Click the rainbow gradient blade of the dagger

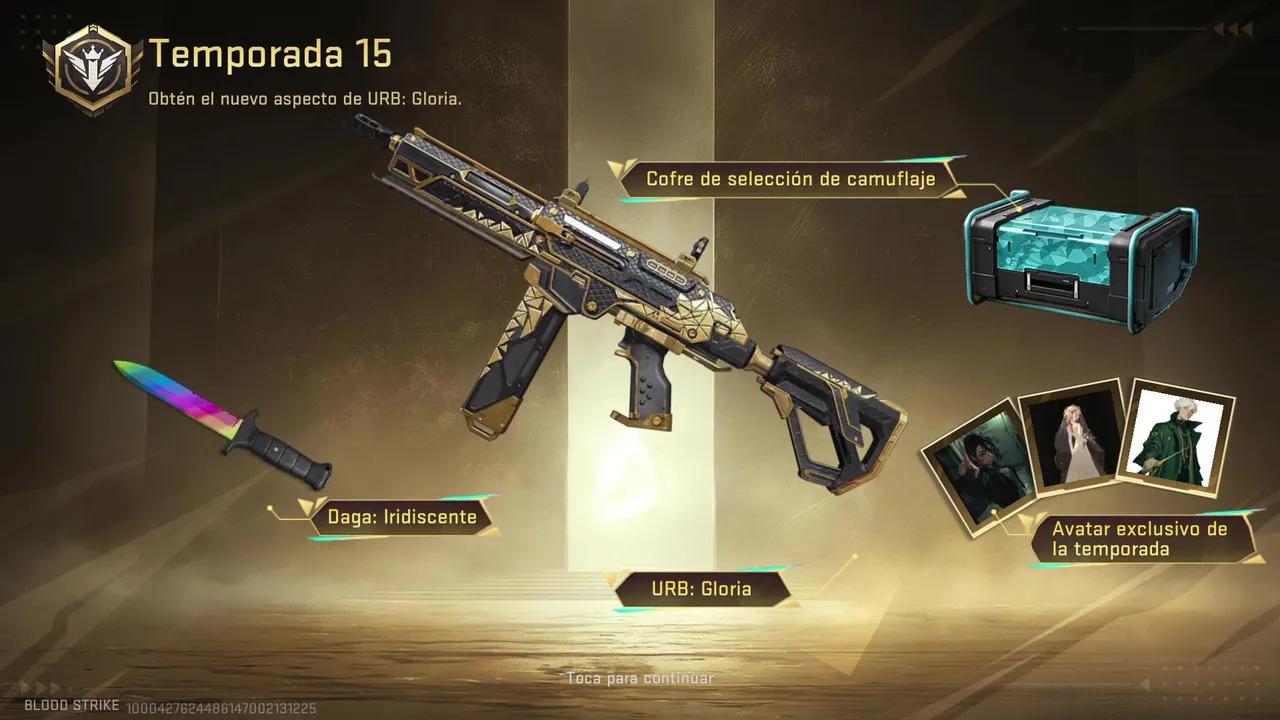click(175, 395)
